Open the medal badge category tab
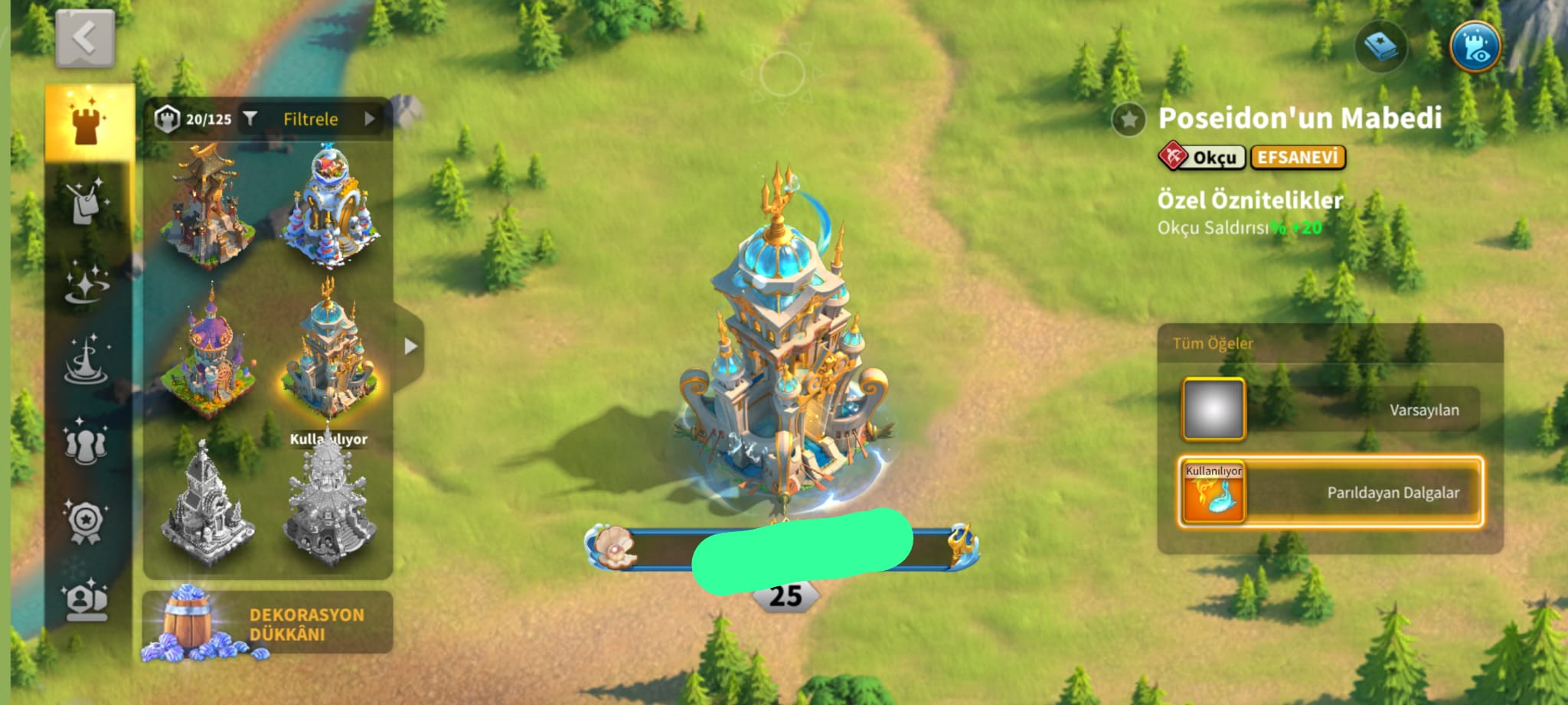Screen dimensions: 1568x705 (86, 521)
